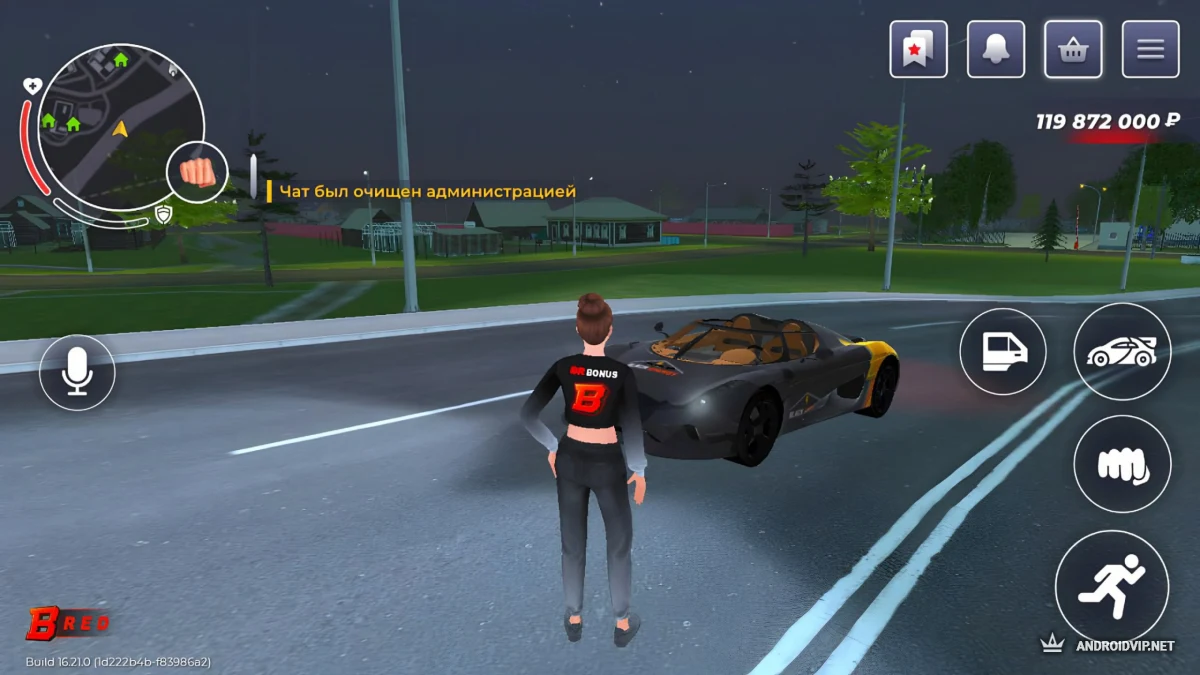1200x675 pixels.
Task: Open the shopping basket store
Action: 1073,49
